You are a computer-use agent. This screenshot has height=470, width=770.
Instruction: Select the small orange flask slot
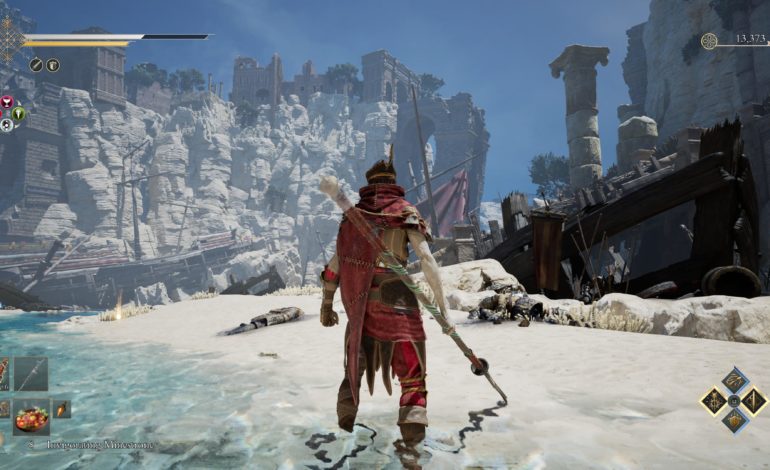[61, 409]
